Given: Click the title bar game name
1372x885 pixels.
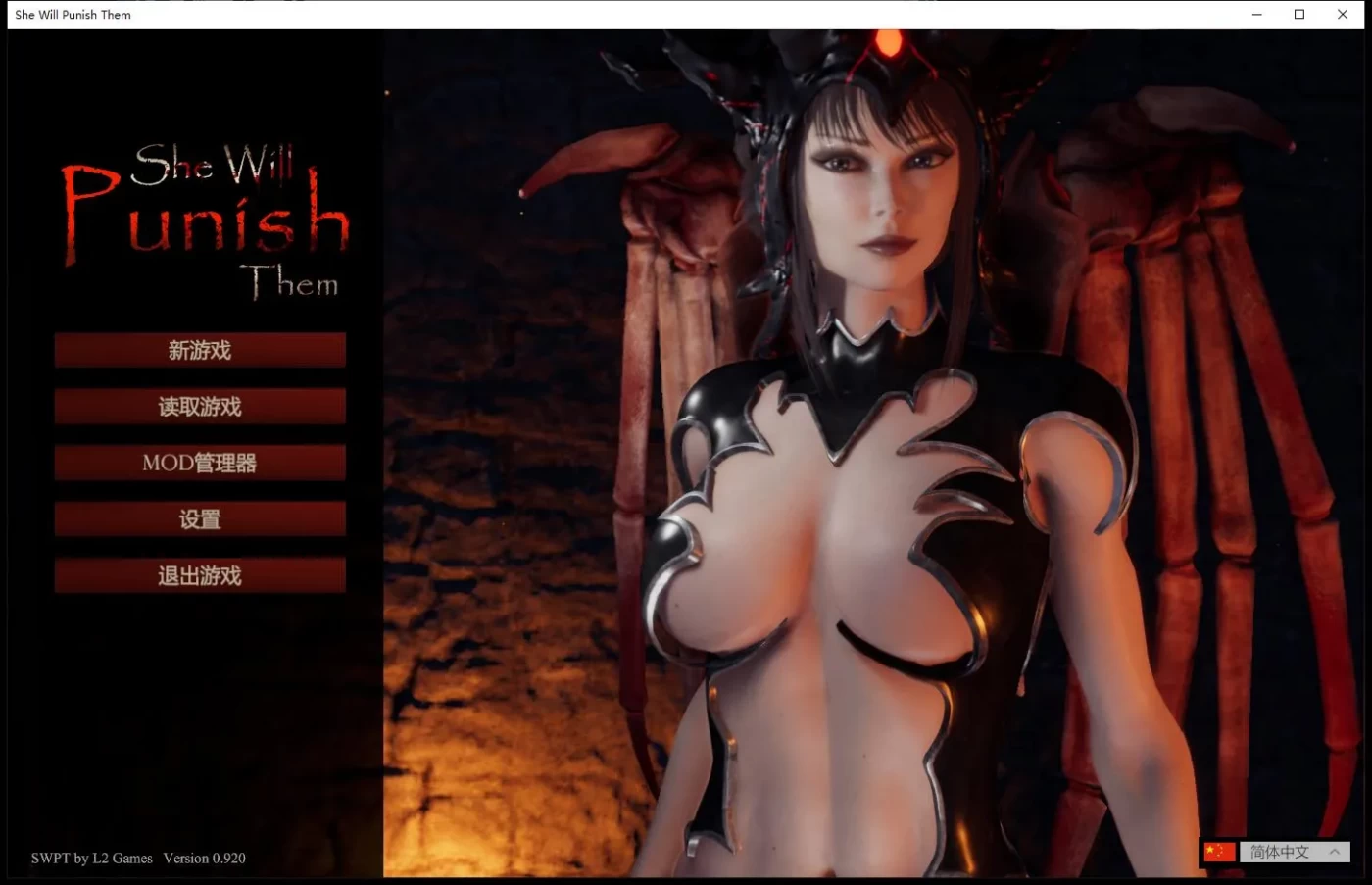Looking at the screenshot, I should (73, 14).
